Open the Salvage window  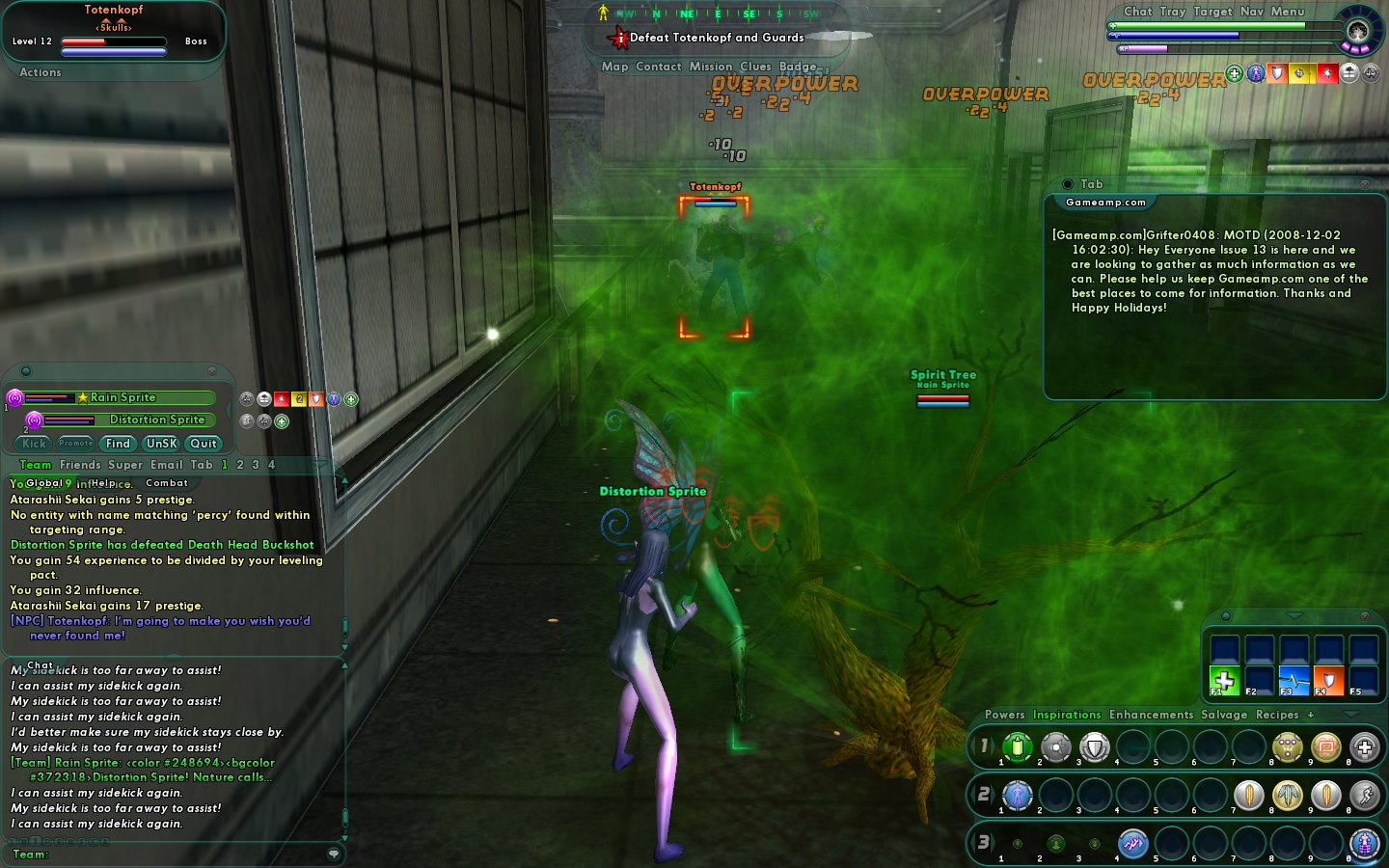point(1224,715)
